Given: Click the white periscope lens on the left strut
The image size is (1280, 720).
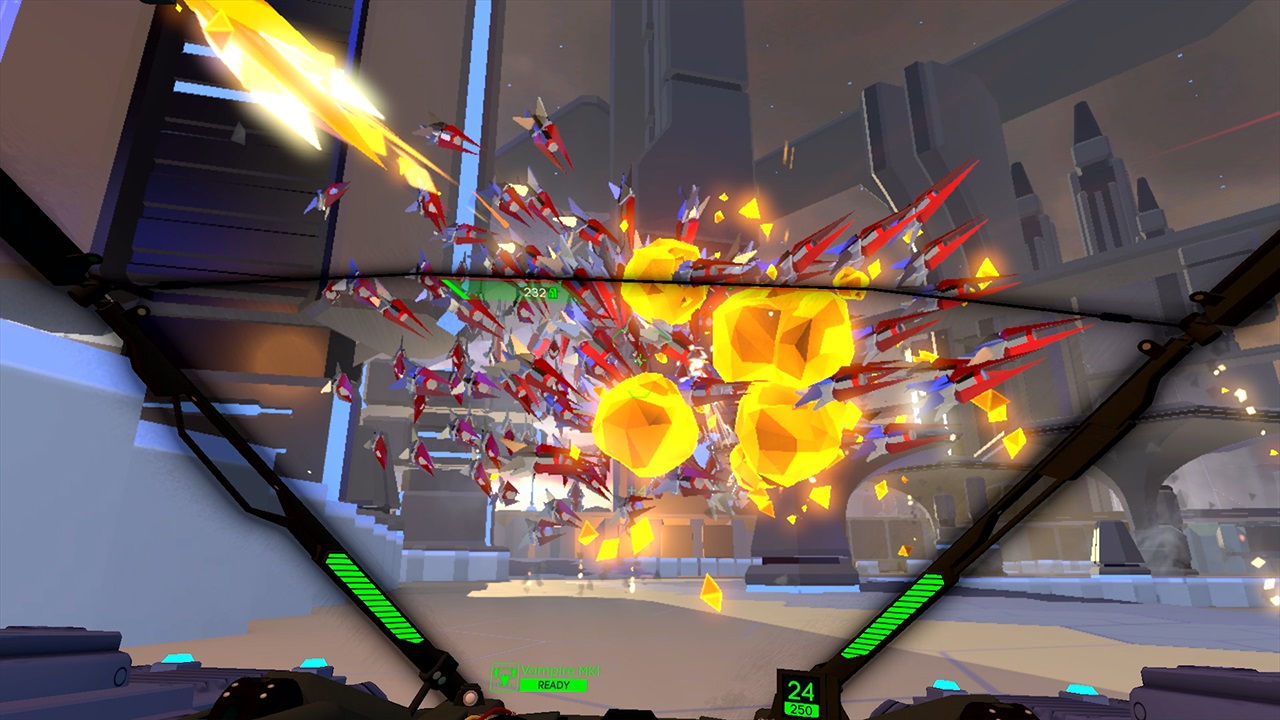Looking at the screenshot, I should click(471, 700).
